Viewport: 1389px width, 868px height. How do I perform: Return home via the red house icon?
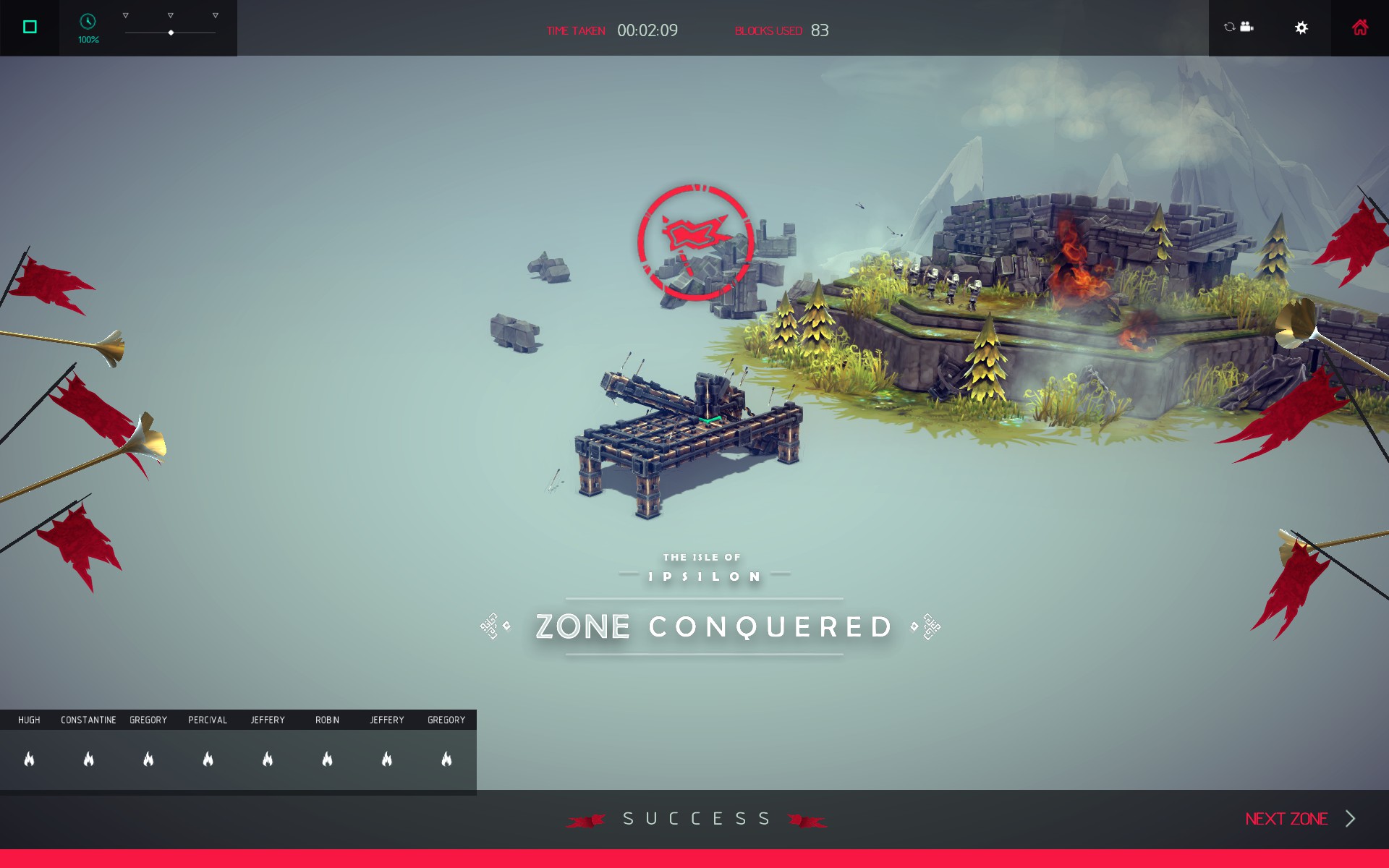[x=1360, y=27]
